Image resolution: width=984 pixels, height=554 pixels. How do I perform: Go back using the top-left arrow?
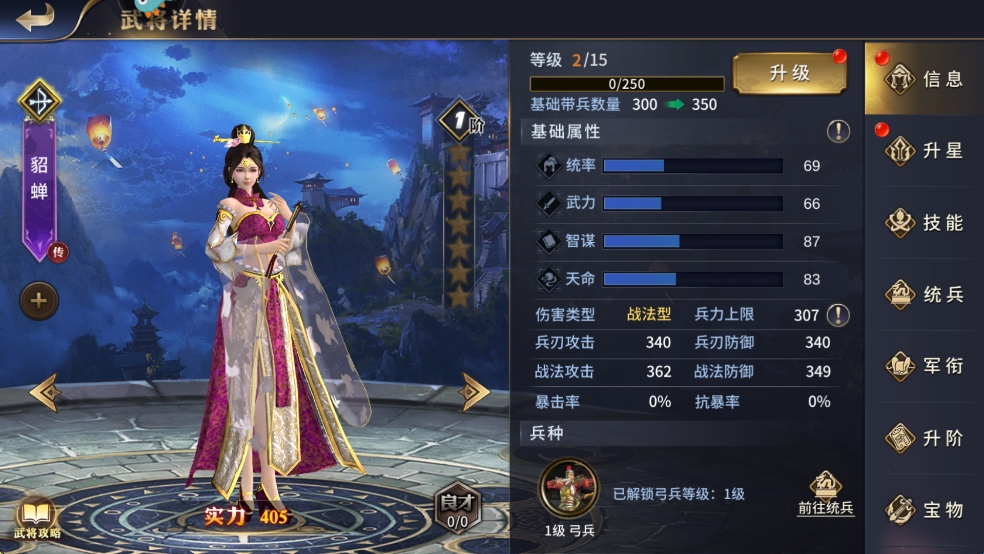click(x=35, y=18)
